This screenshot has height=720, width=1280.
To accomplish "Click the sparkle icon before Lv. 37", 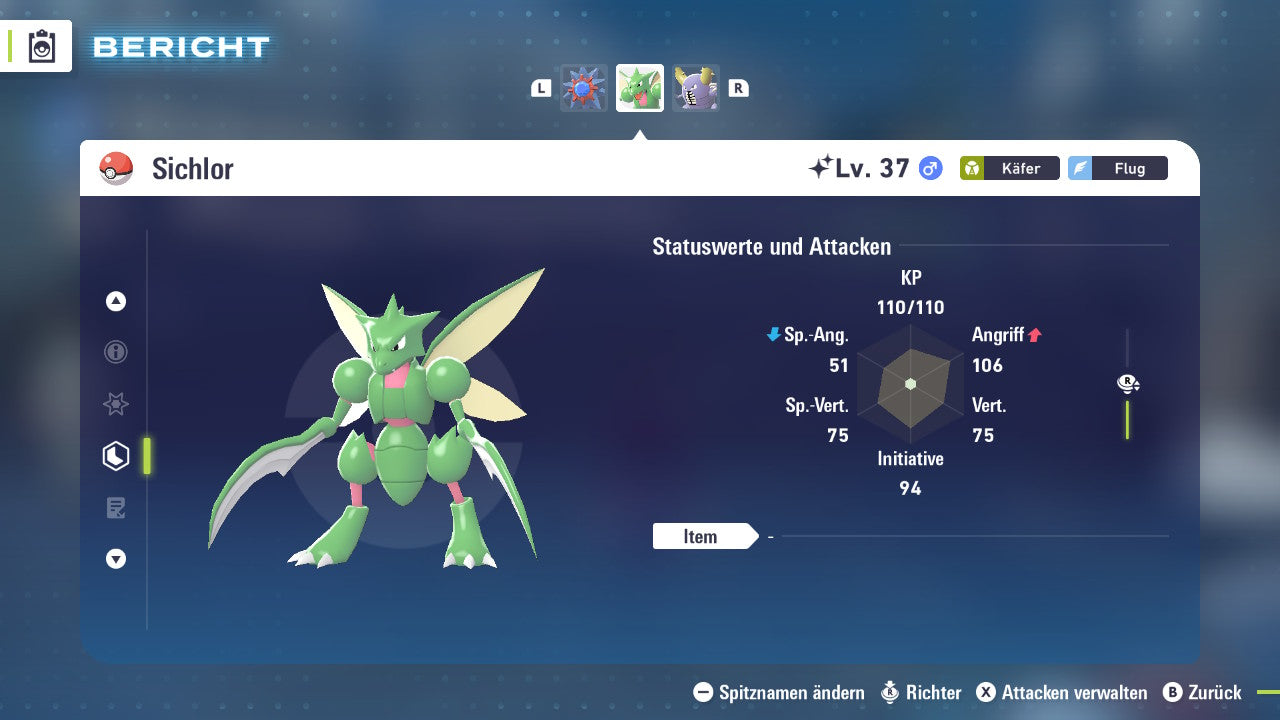I will point(820,166).
